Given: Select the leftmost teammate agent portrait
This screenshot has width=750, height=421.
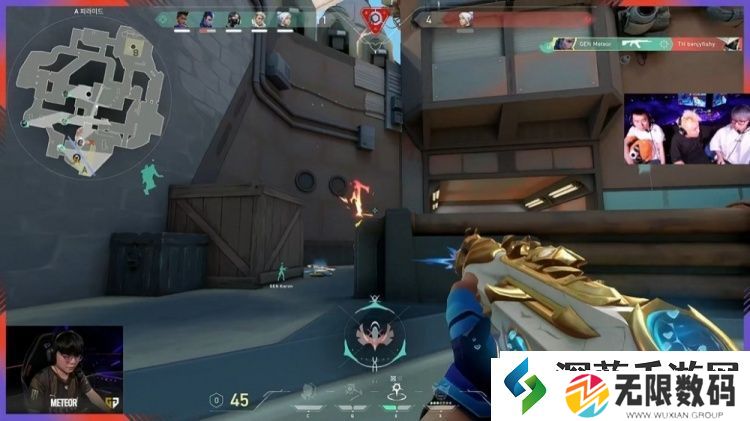Looking at the screenshot, I should coord(183,18).
